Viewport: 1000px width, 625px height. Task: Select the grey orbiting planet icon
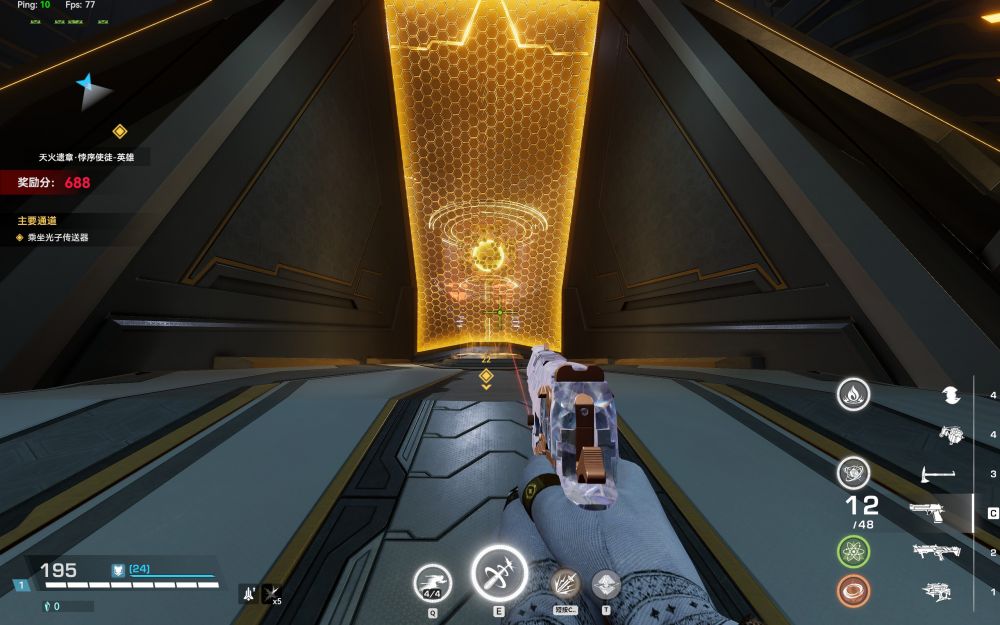853,471
